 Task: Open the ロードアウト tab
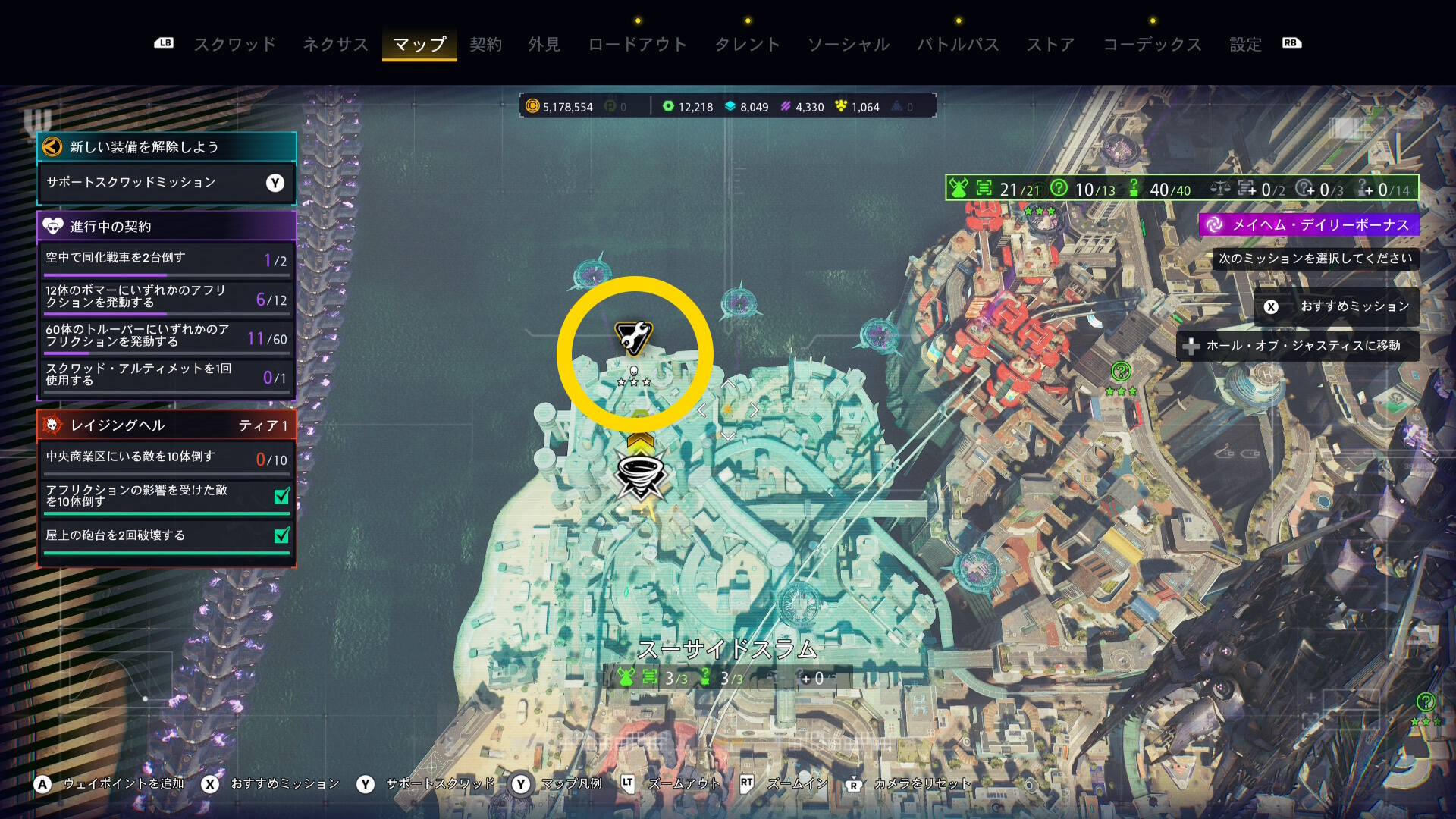tap(638, 45)
